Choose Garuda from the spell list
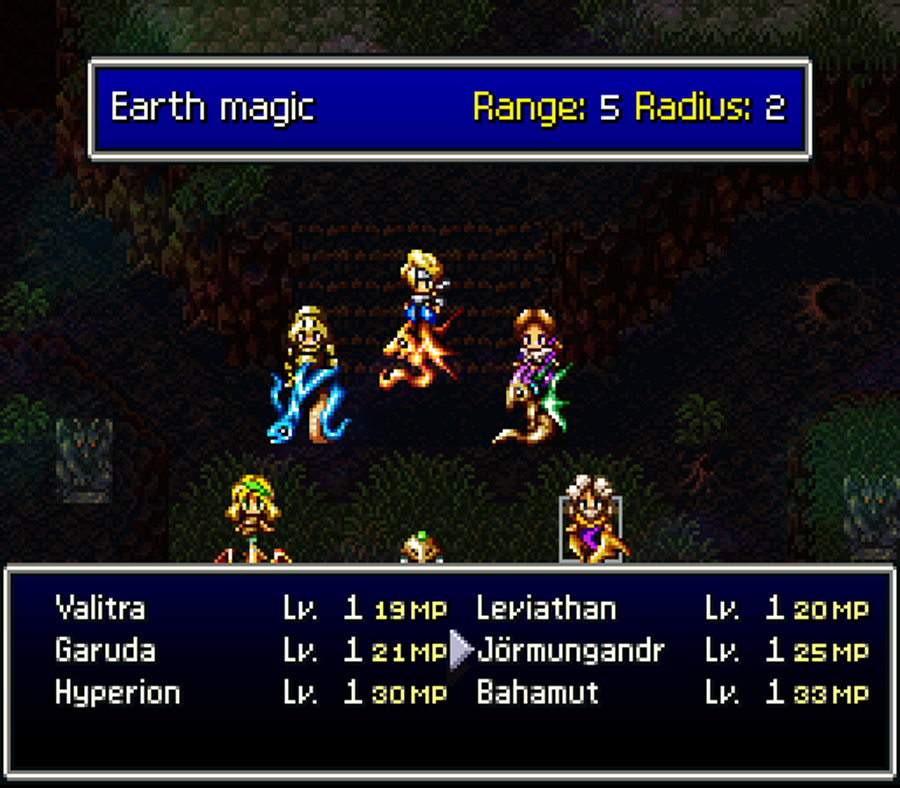 click(x=105, y=651)
